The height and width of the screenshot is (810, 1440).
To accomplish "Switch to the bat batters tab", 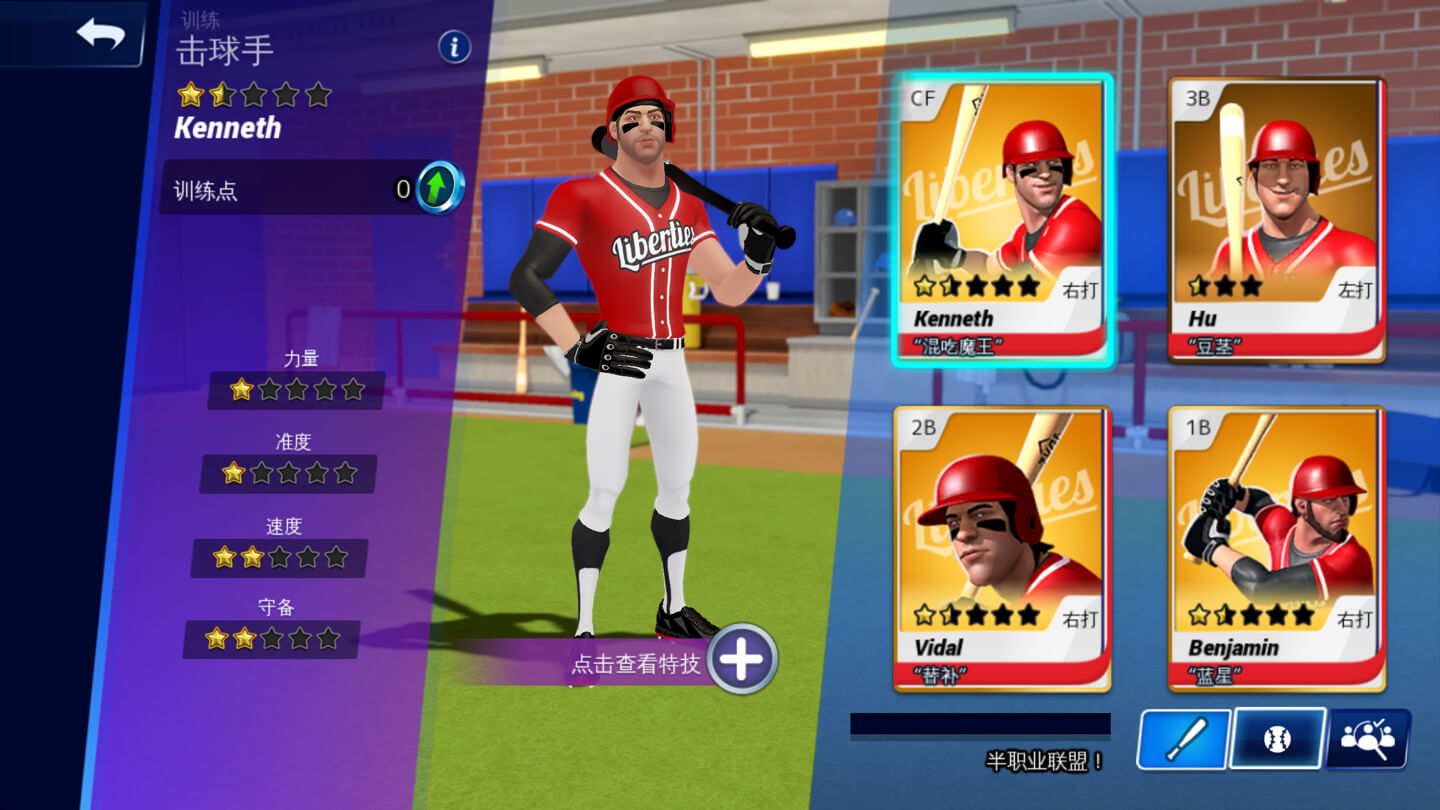I will 1184,740.
